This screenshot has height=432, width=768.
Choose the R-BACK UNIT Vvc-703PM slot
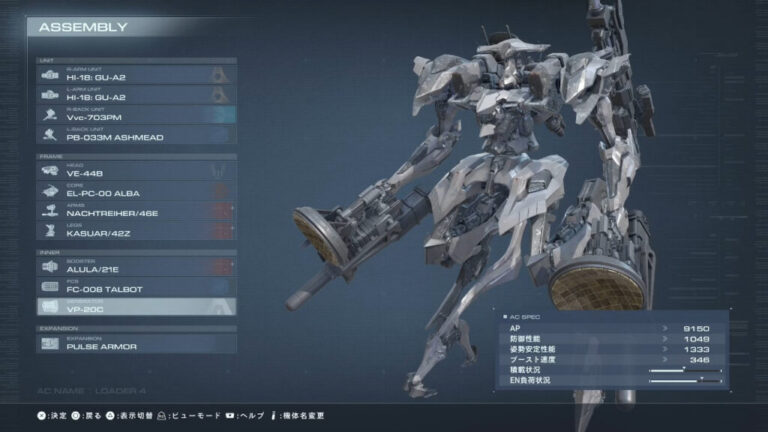click(x=137, y=114)
